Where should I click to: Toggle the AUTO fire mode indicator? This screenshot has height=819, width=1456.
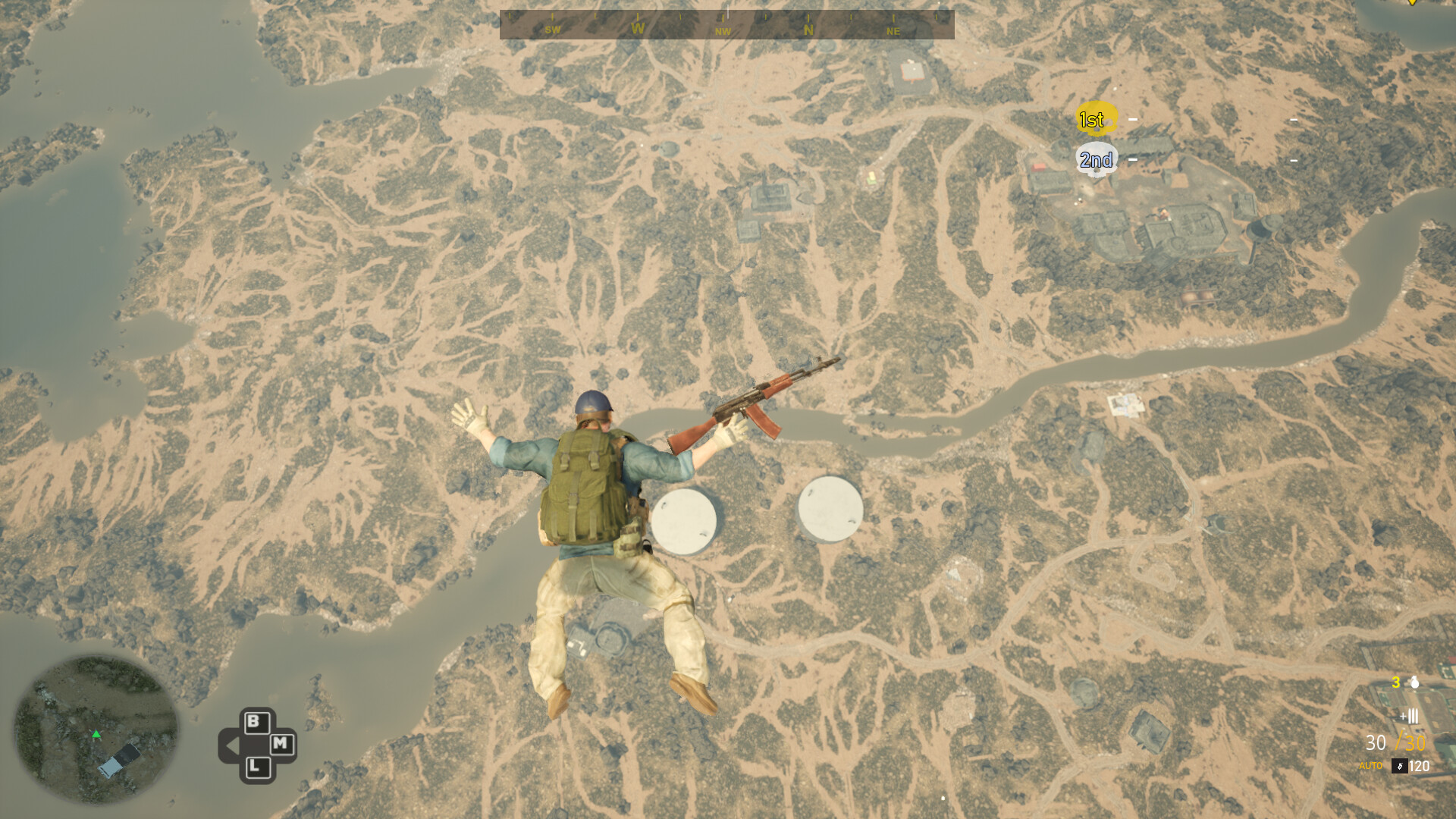coord(1371,766)
